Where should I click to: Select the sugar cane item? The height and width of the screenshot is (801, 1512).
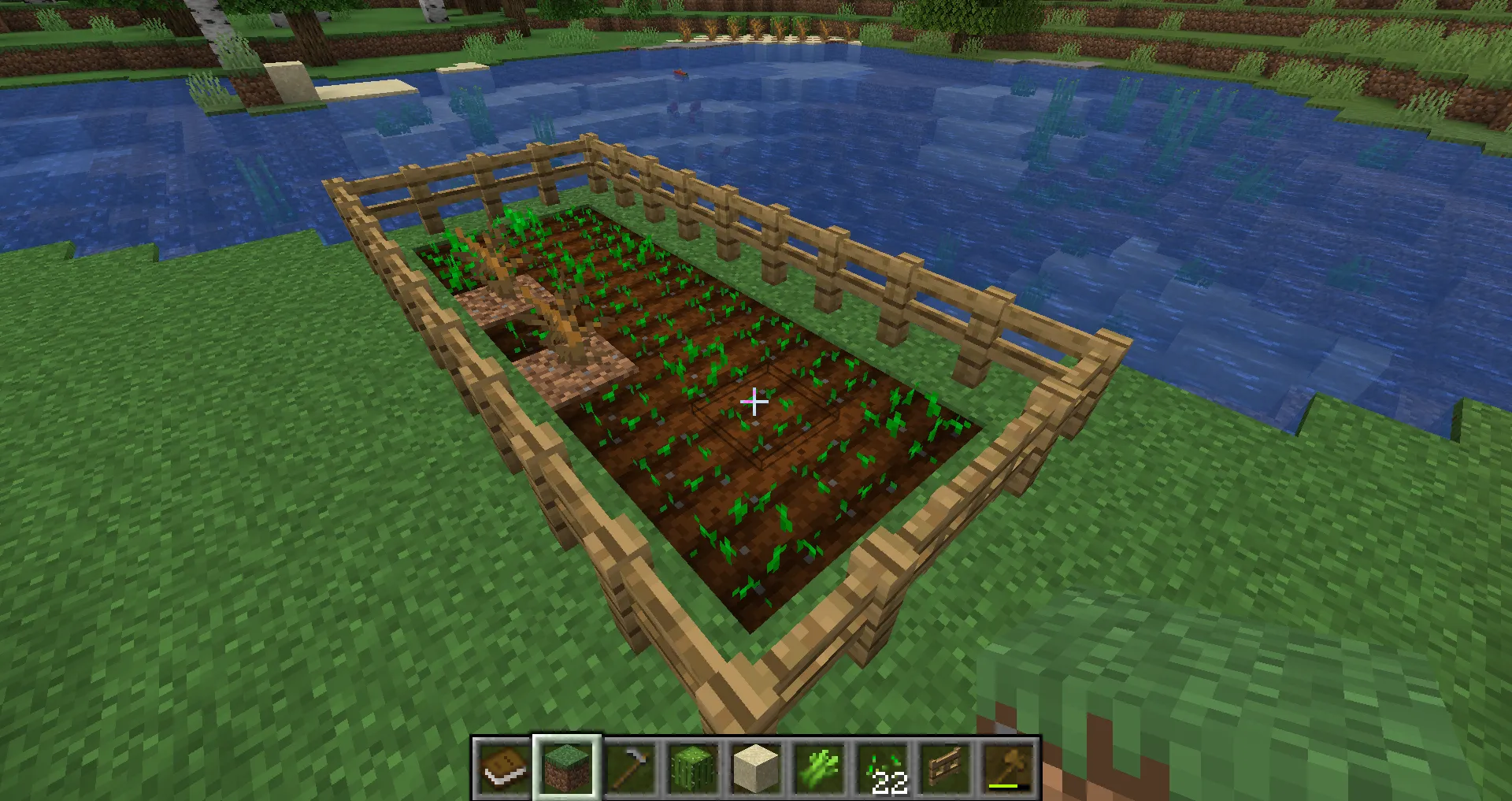(820, 768)
